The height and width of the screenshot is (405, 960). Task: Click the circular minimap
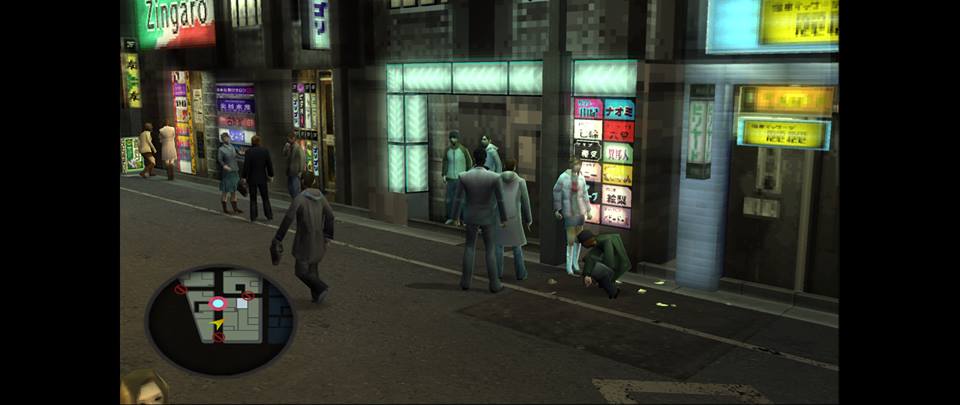(220, 319)
